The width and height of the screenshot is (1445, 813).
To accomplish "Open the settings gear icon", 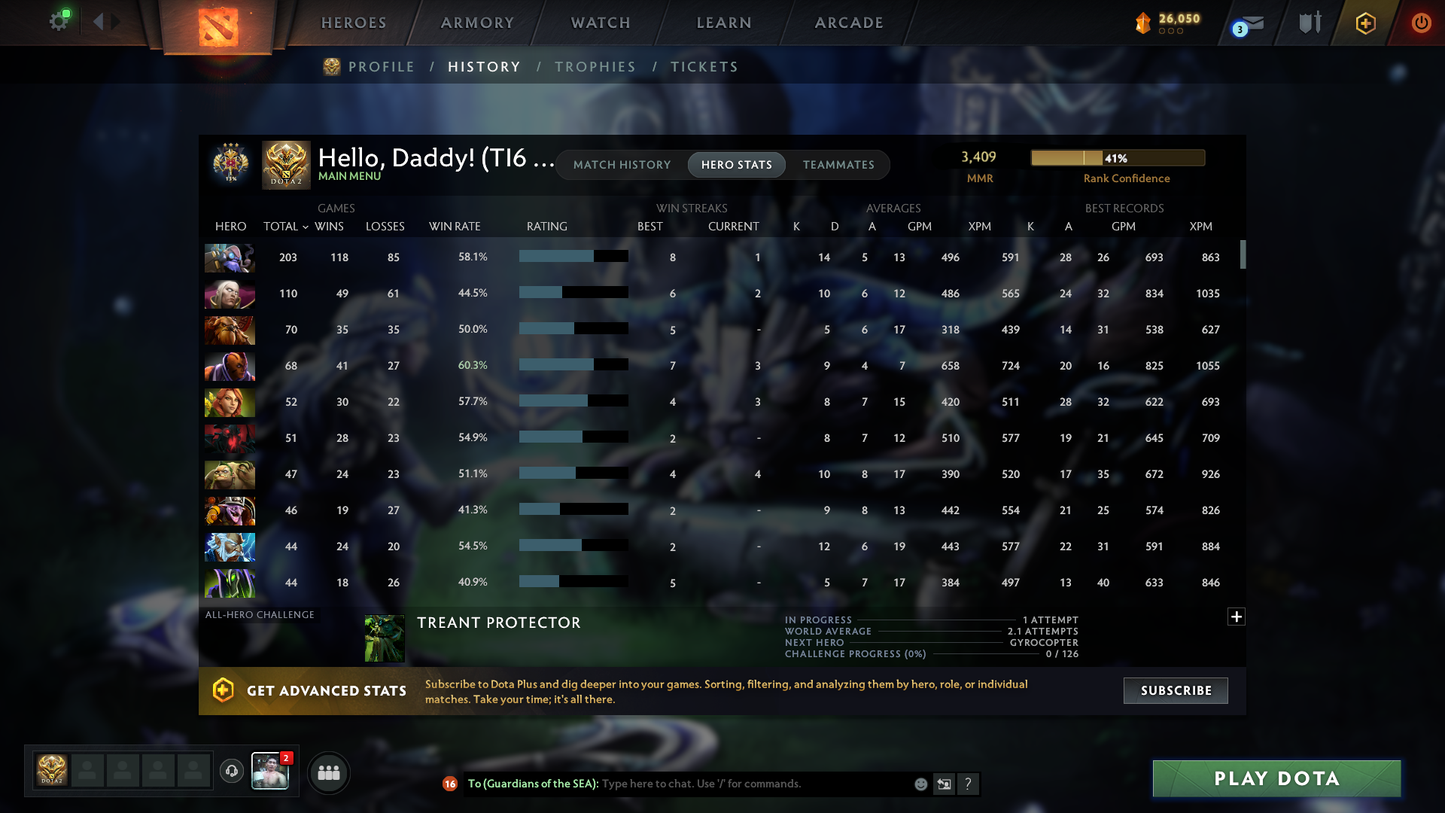I will coord(58,20).
